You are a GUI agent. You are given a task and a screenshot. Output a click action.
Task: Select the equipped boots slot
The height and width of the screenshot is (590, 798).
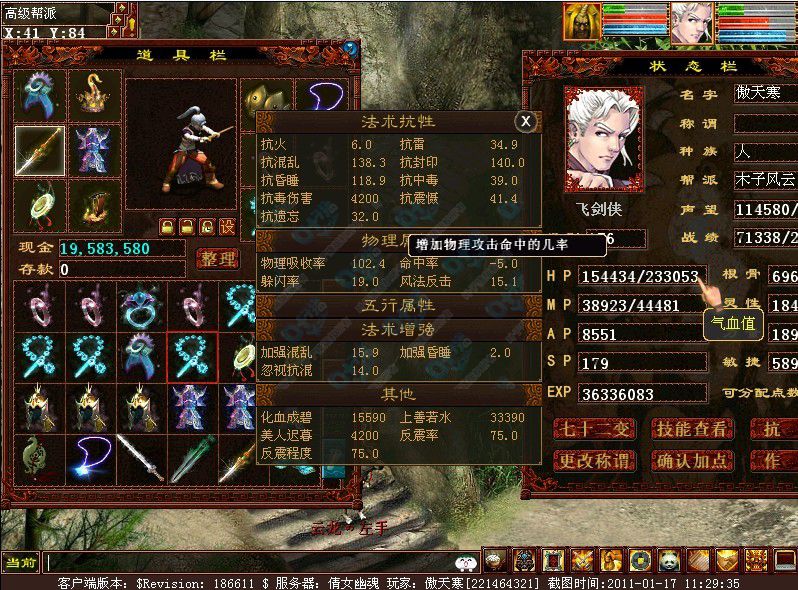(94, 205)
